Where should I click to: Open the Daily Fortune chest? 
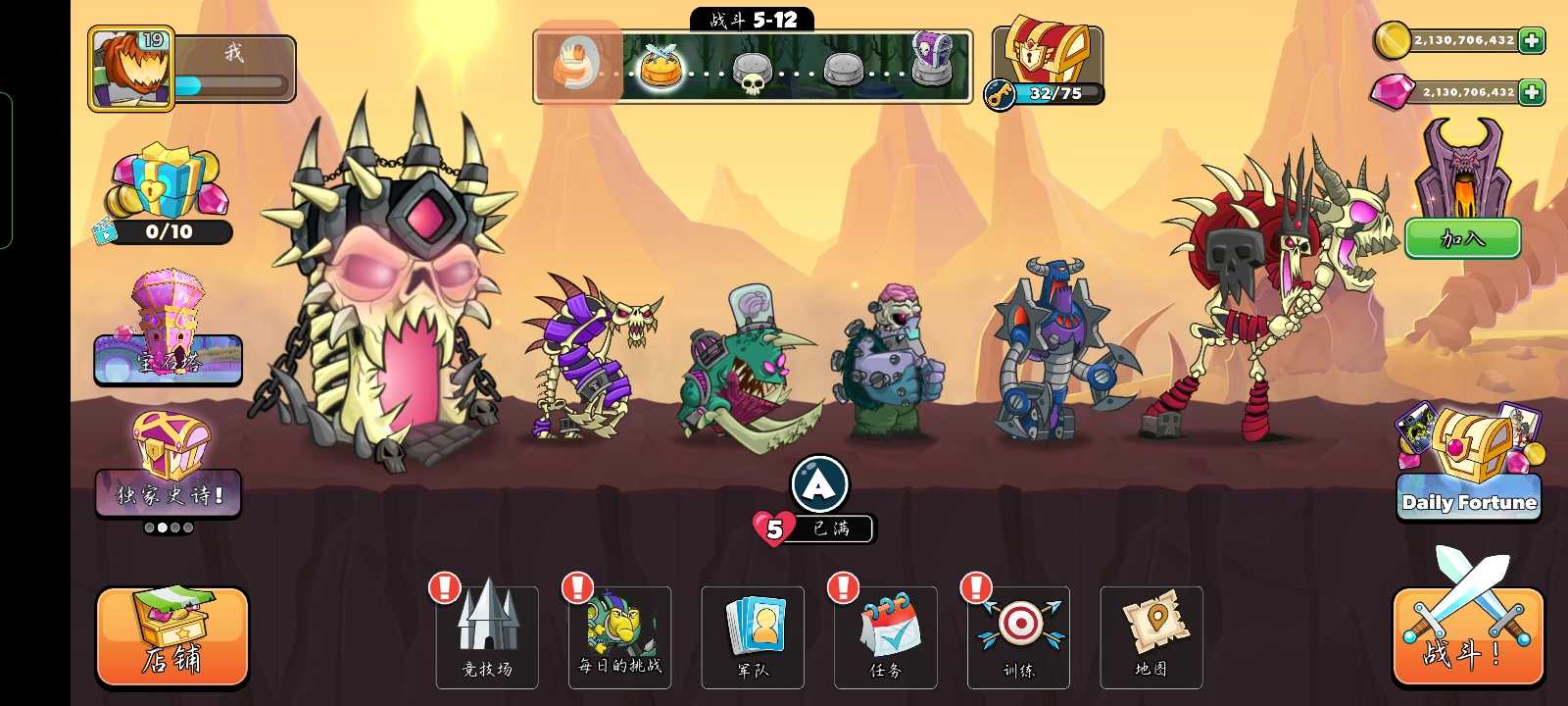click(1469, 466)
